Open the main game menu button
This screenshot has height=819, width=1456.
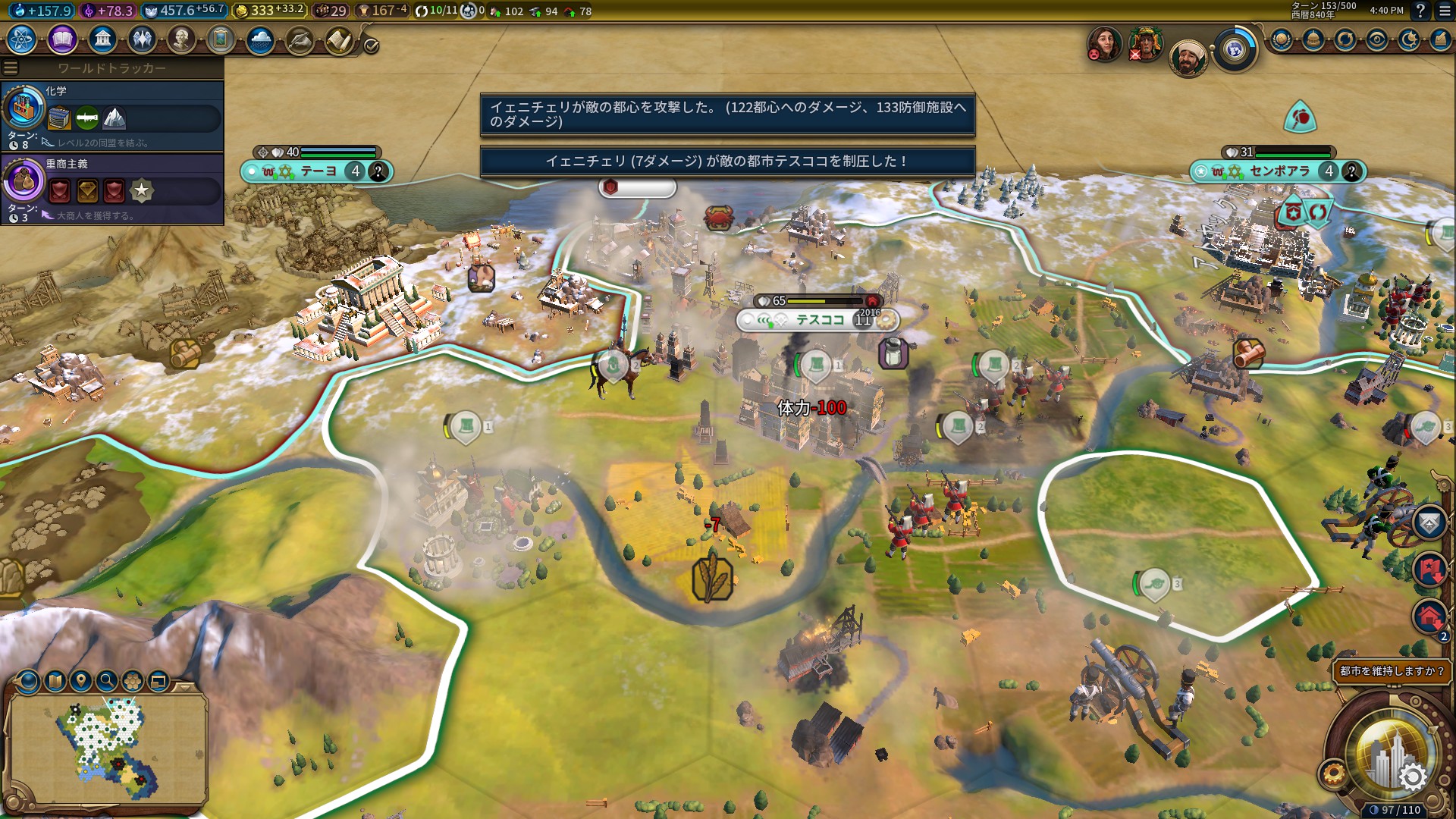coord(1444,11)
